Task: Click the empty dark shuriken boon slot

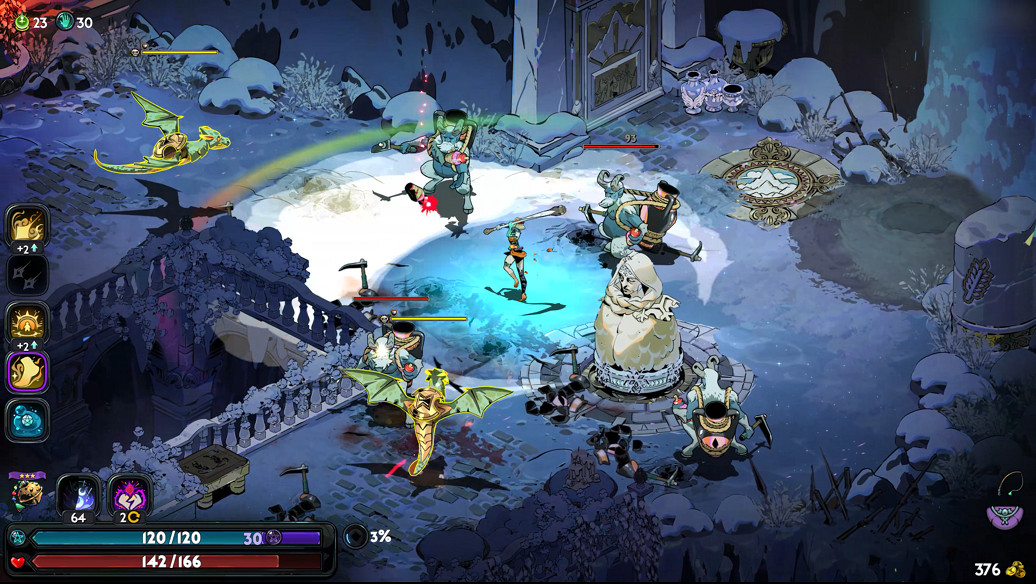Action: pos(27,273)
